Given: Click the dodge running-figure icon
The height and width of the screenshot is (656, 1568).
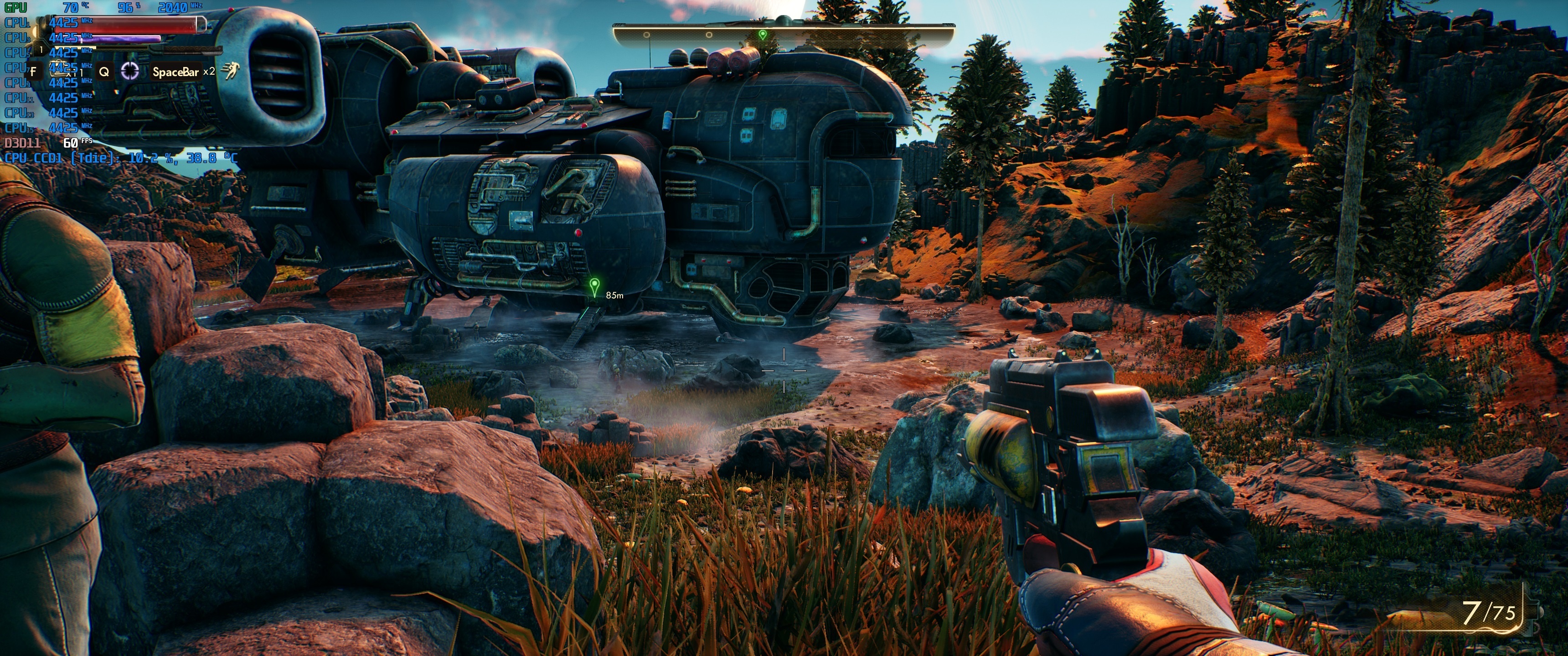Looking at the screenshot, I should (x=229, y=71).
